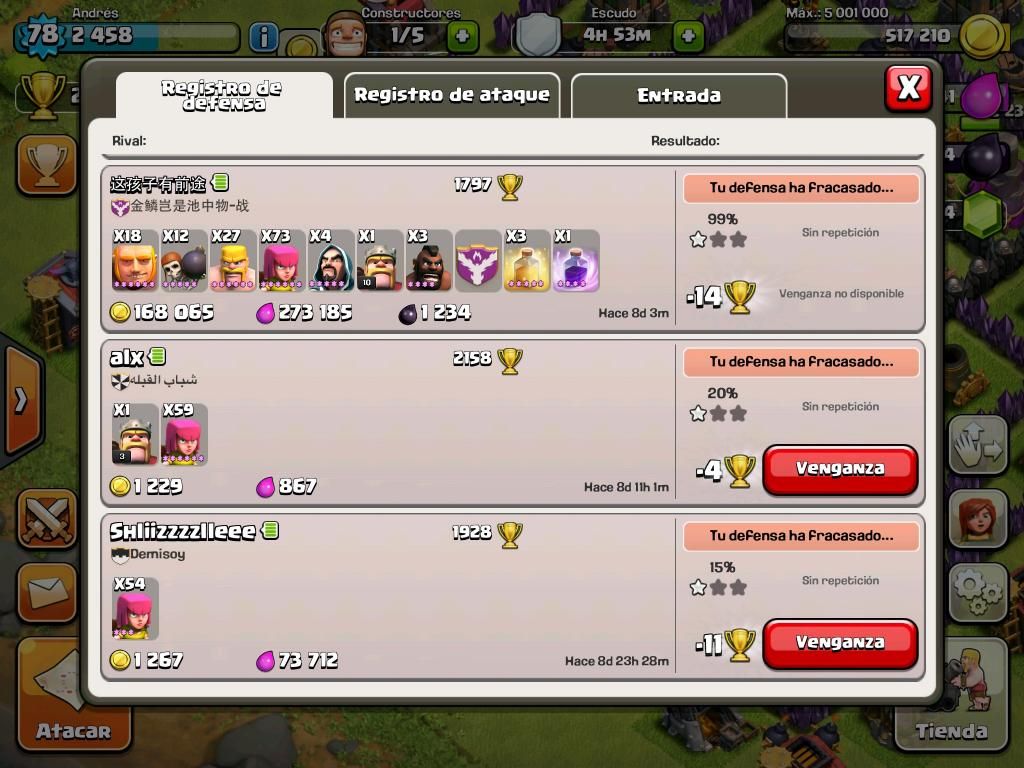
Task: View clan badge of alx's clan
Action: coord(120,381)
